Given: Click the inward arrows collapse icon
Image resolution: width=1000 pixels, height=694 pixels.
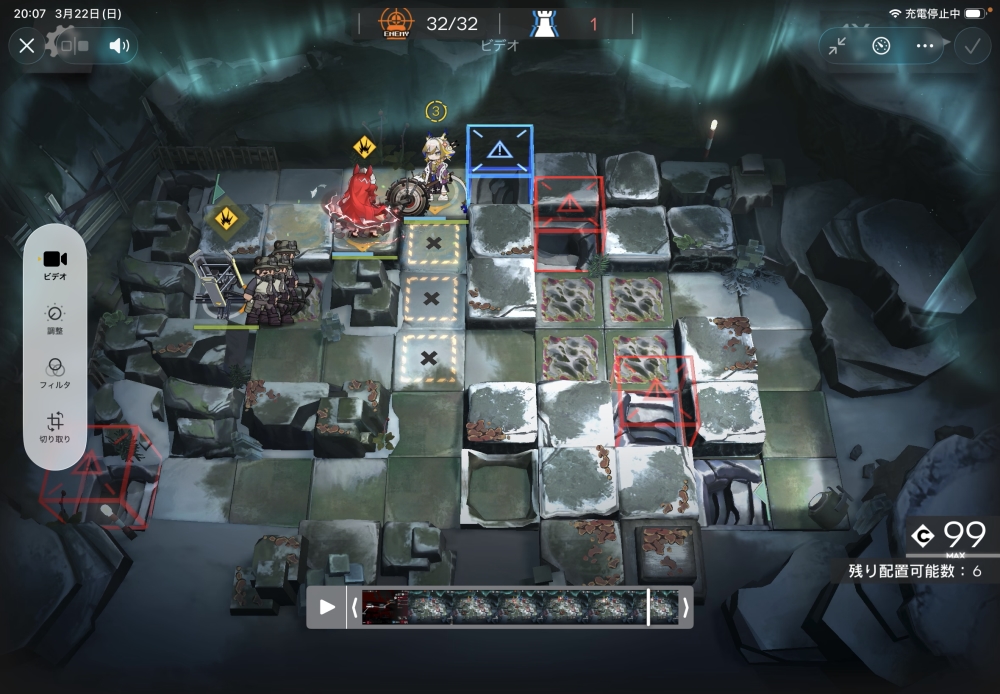Looking at the screenshot, I should pos(838,45).
